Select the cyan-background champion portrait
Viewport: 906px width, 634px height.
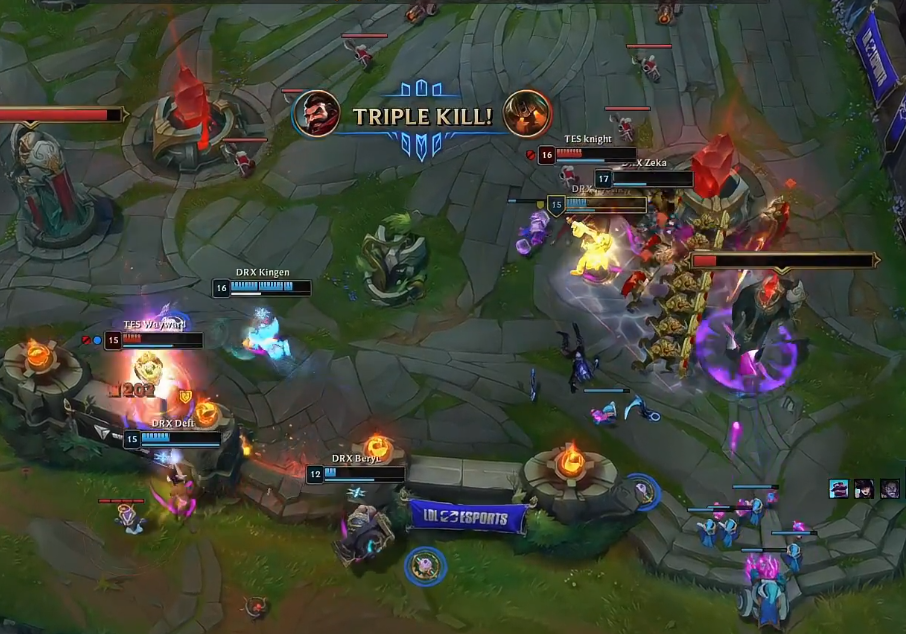pos(839,488)
